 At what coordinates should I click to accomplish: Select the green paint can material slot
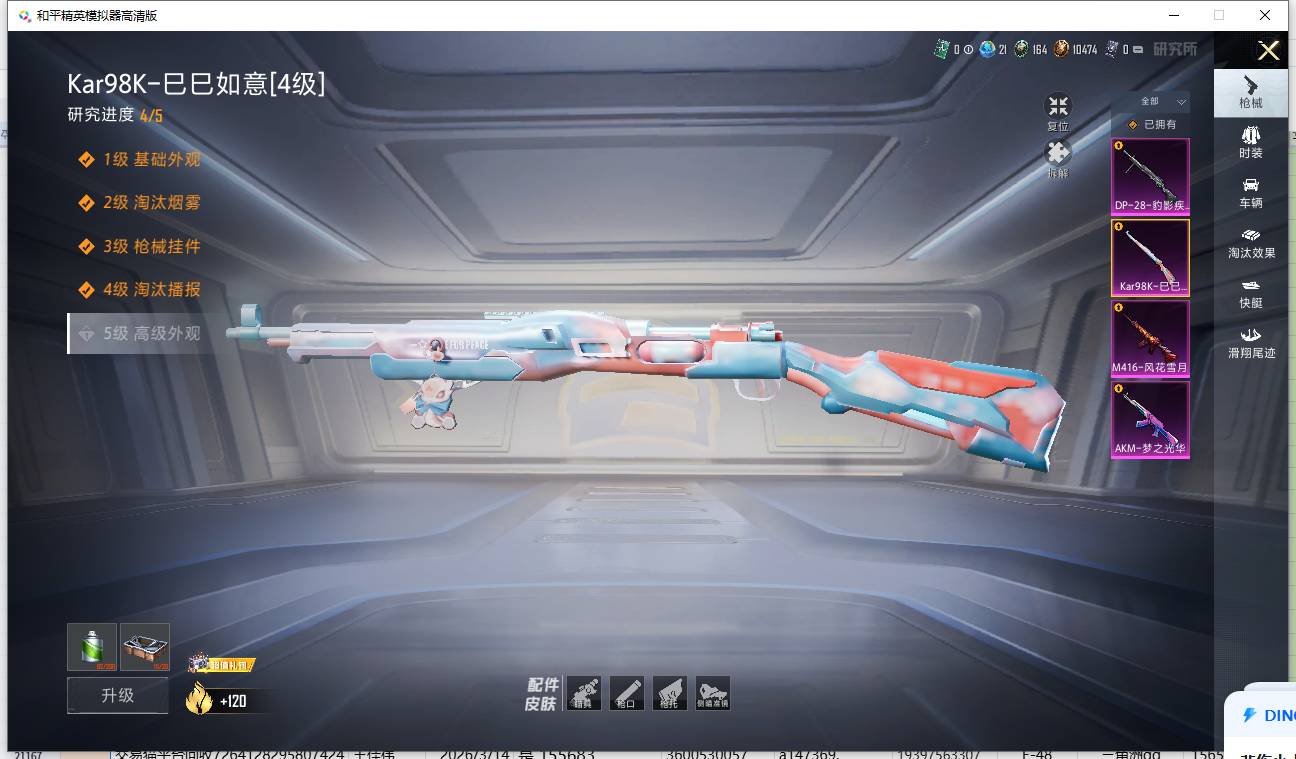[92, 647]
